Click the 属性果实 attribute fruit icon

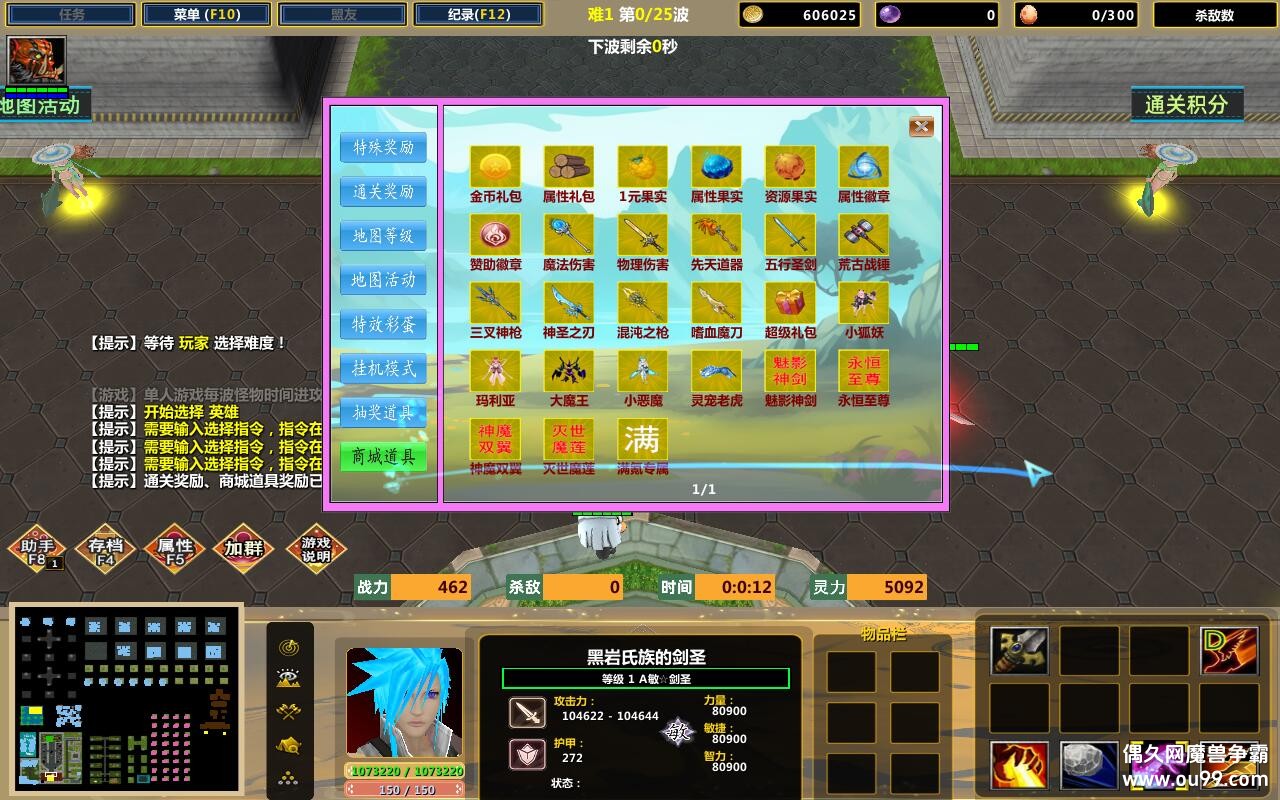pyautogui.click(x=717, y=168)
